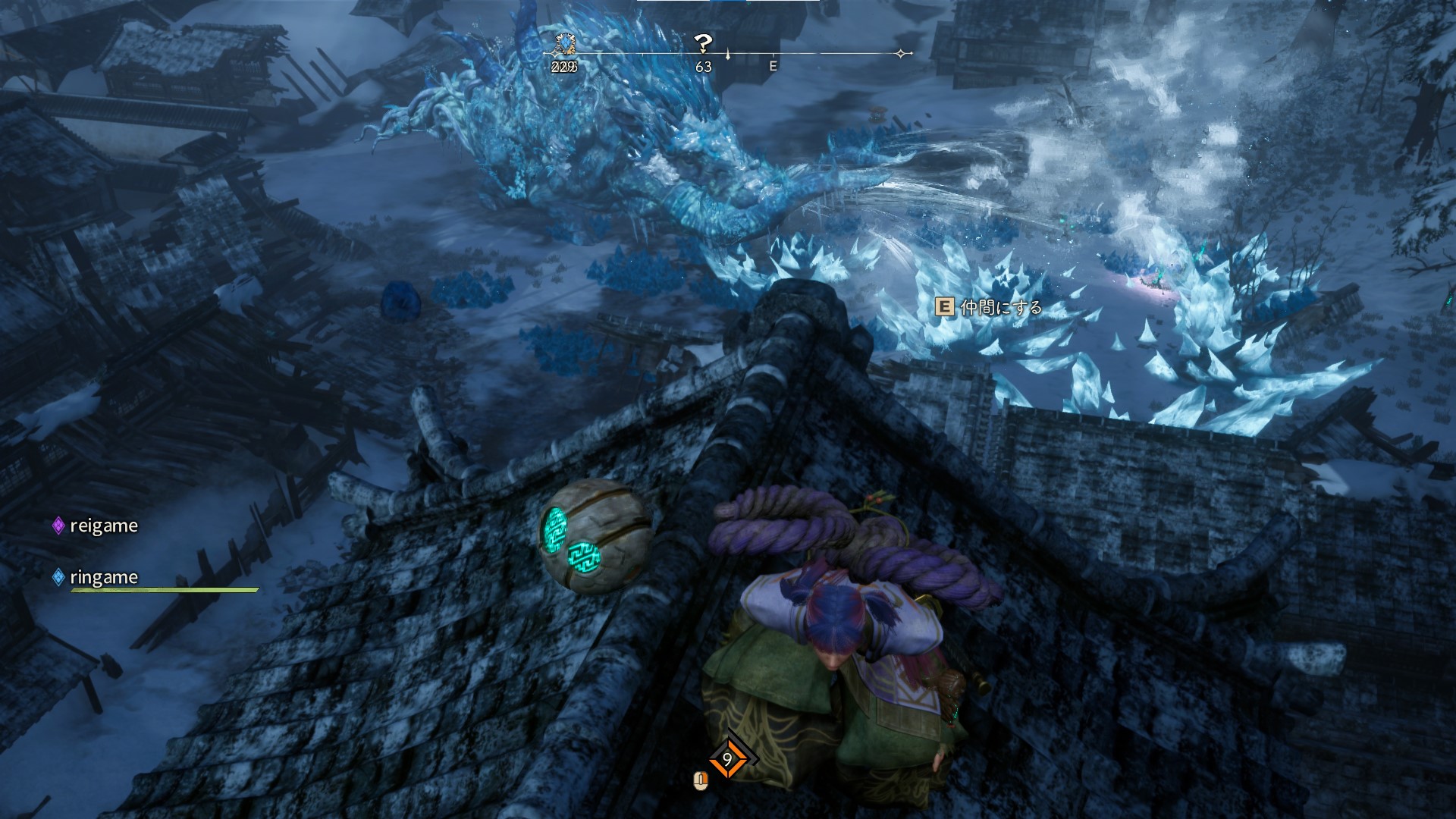Select the diamond star compass marker
Viewport: 1456px width, 819px height.
[x=901, y=54]
